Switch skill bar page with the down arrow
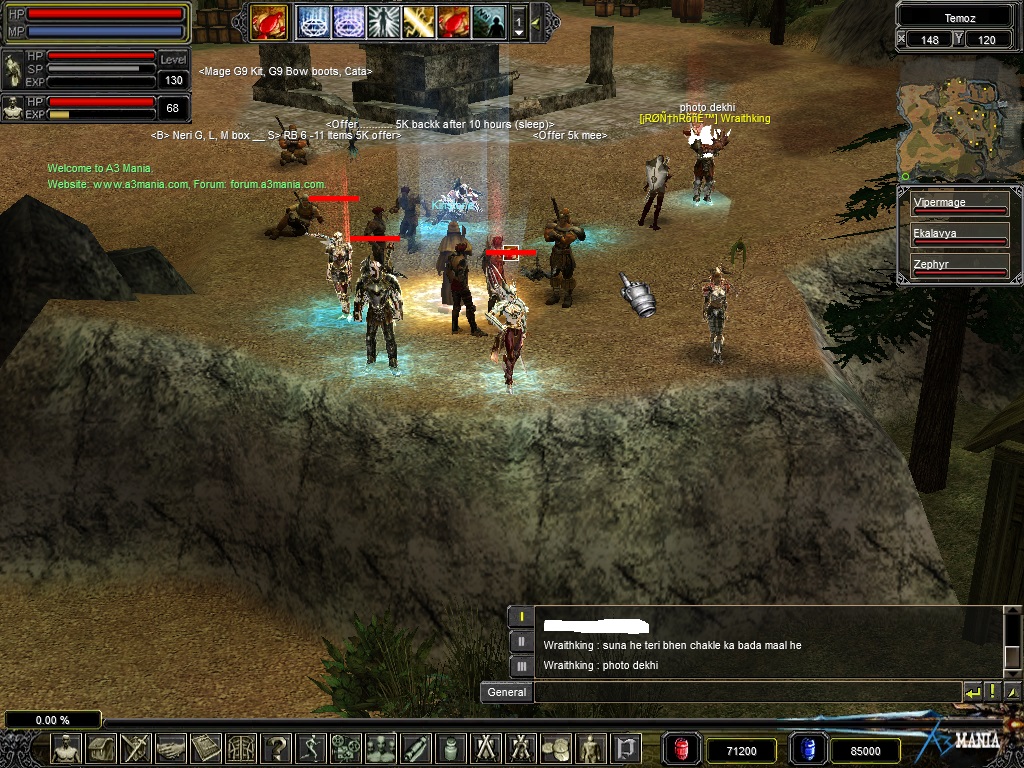This screenshot has width=1024, height=768. point(518,33)
